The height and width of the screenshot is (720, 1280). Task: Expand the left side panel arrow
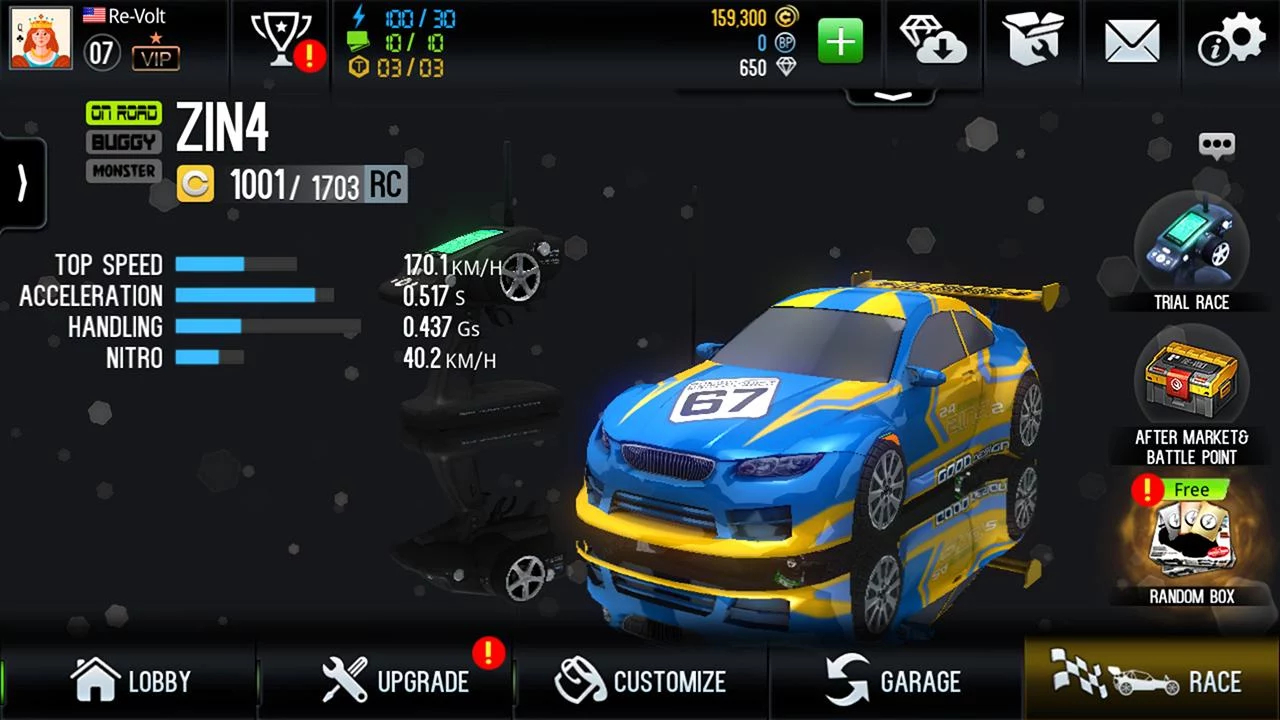pyautogui.click(x=20, y=183)
